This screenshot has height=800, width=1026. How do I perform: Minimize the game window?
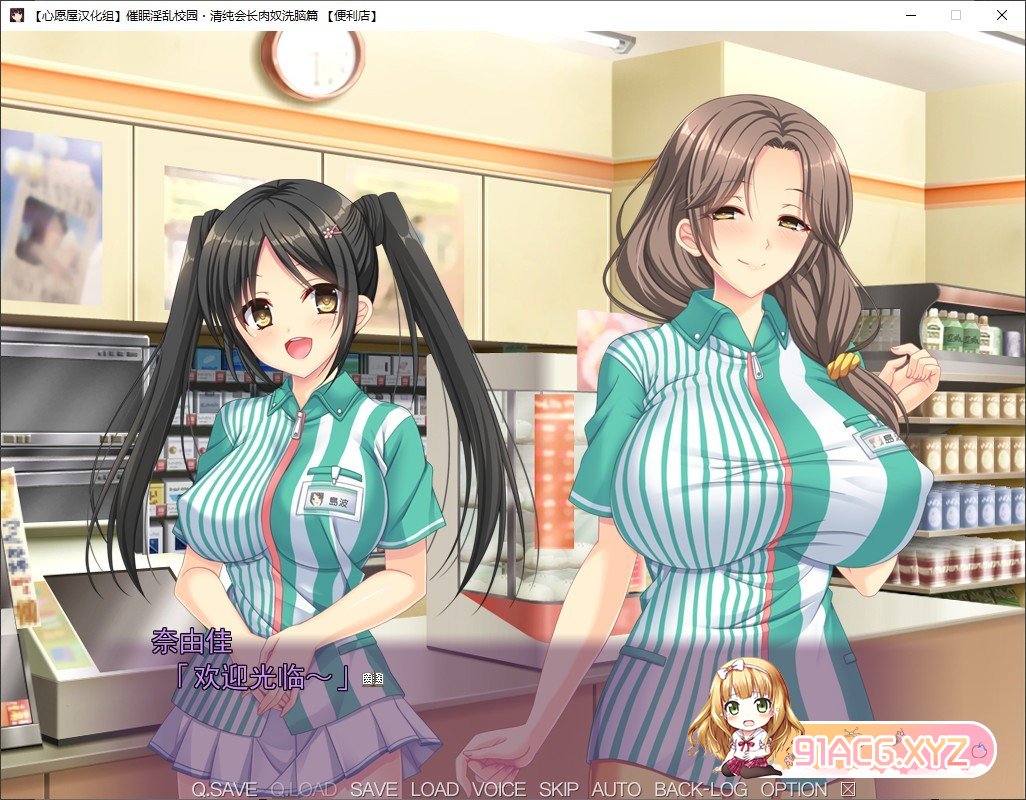coord(910,15)
